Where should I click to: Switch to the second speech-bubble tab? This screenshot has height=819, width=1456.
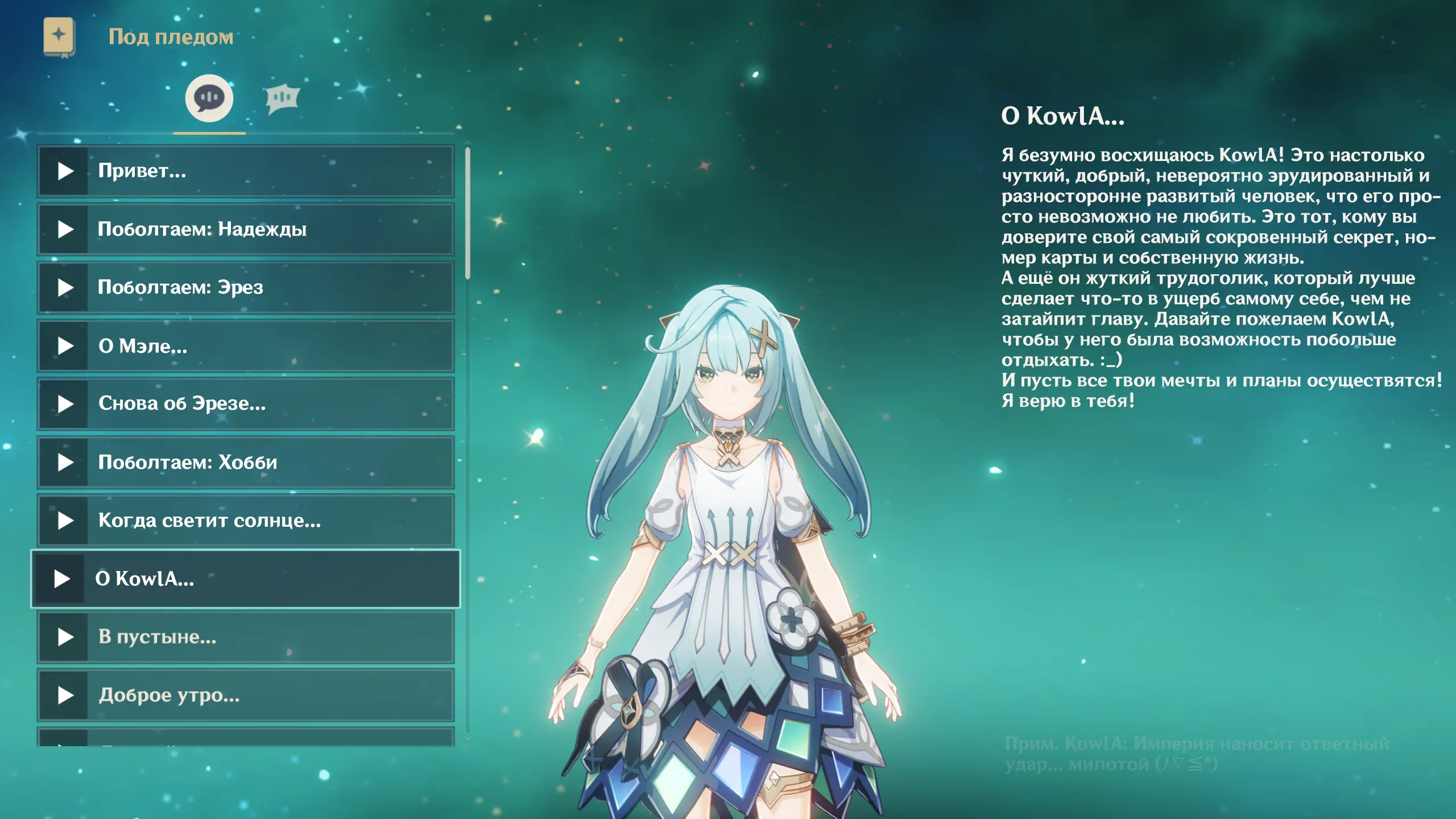(x=282, y=98)
